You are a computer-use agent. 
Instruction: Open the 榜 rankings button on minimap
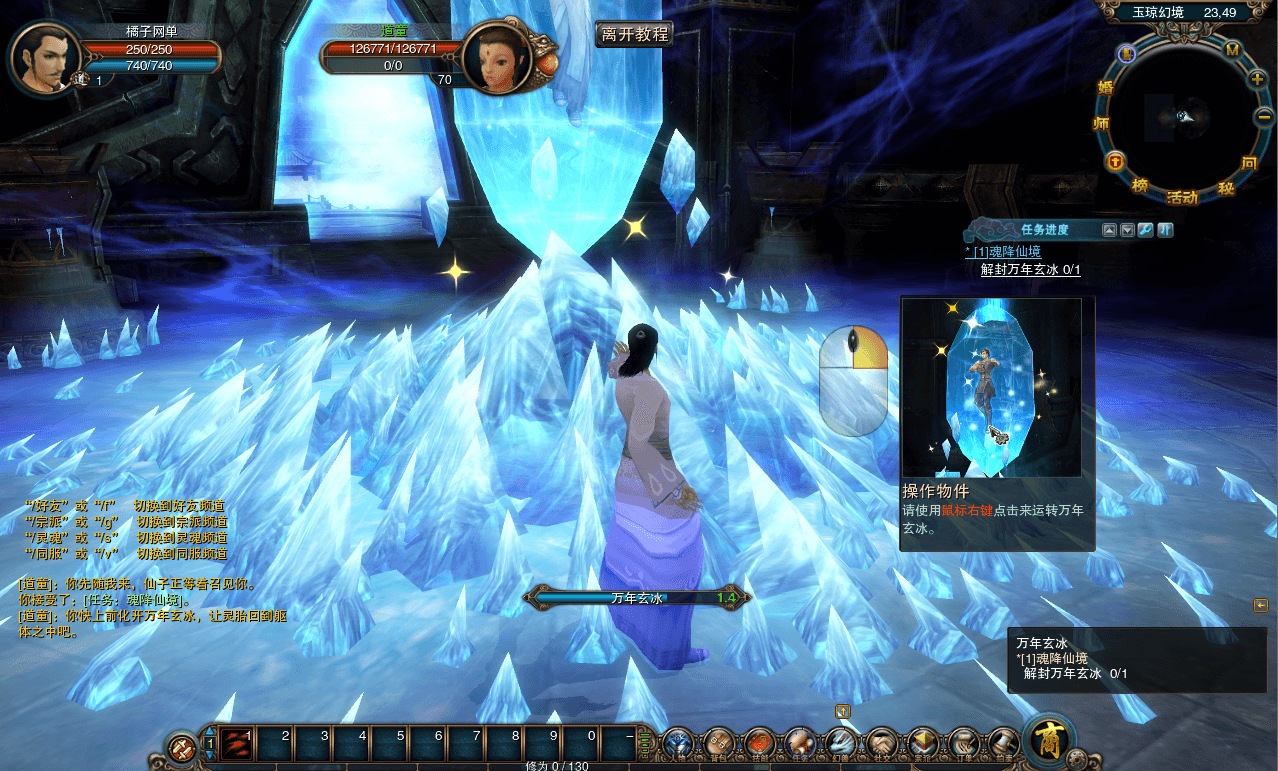[x=1140, y=185]
